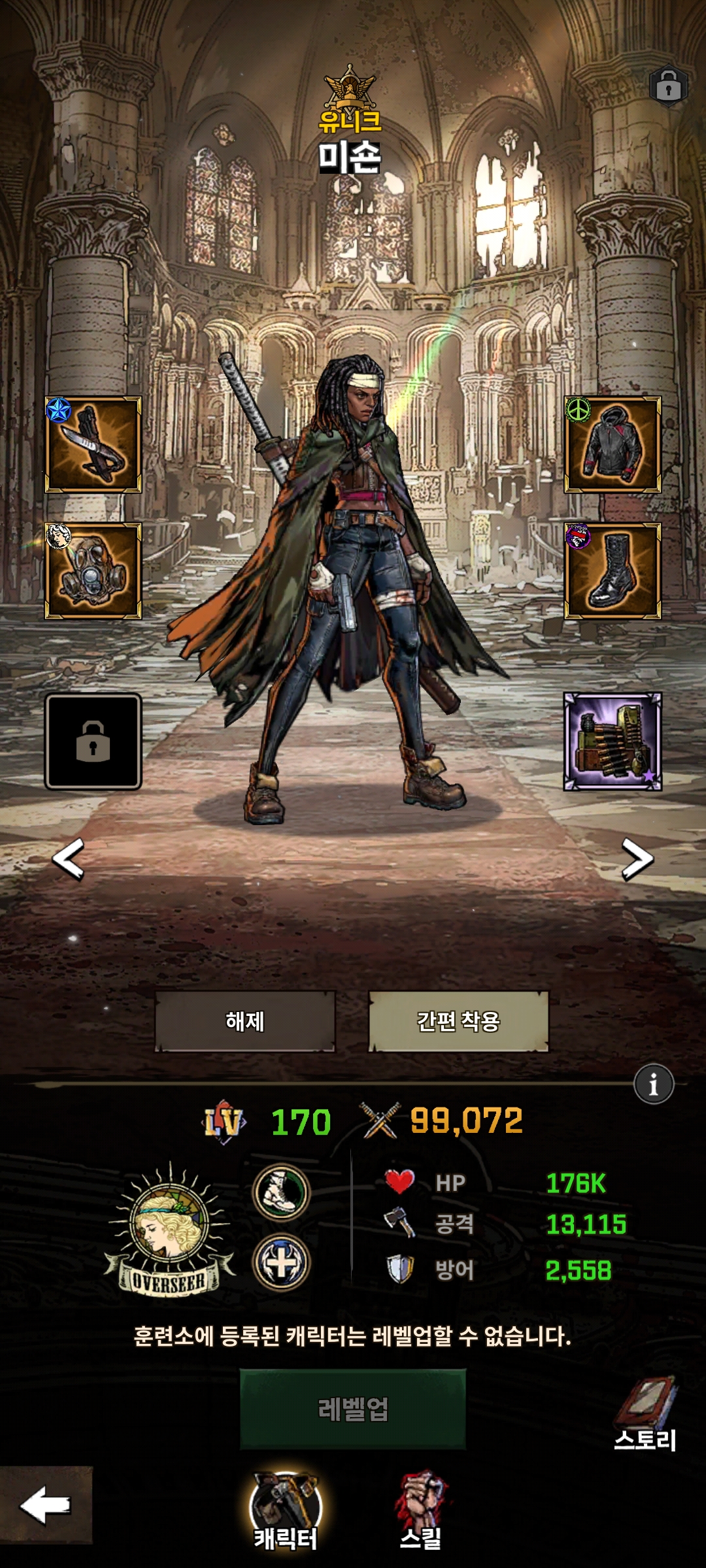Select the 캐릭터 tab

tap(286, 1511)
